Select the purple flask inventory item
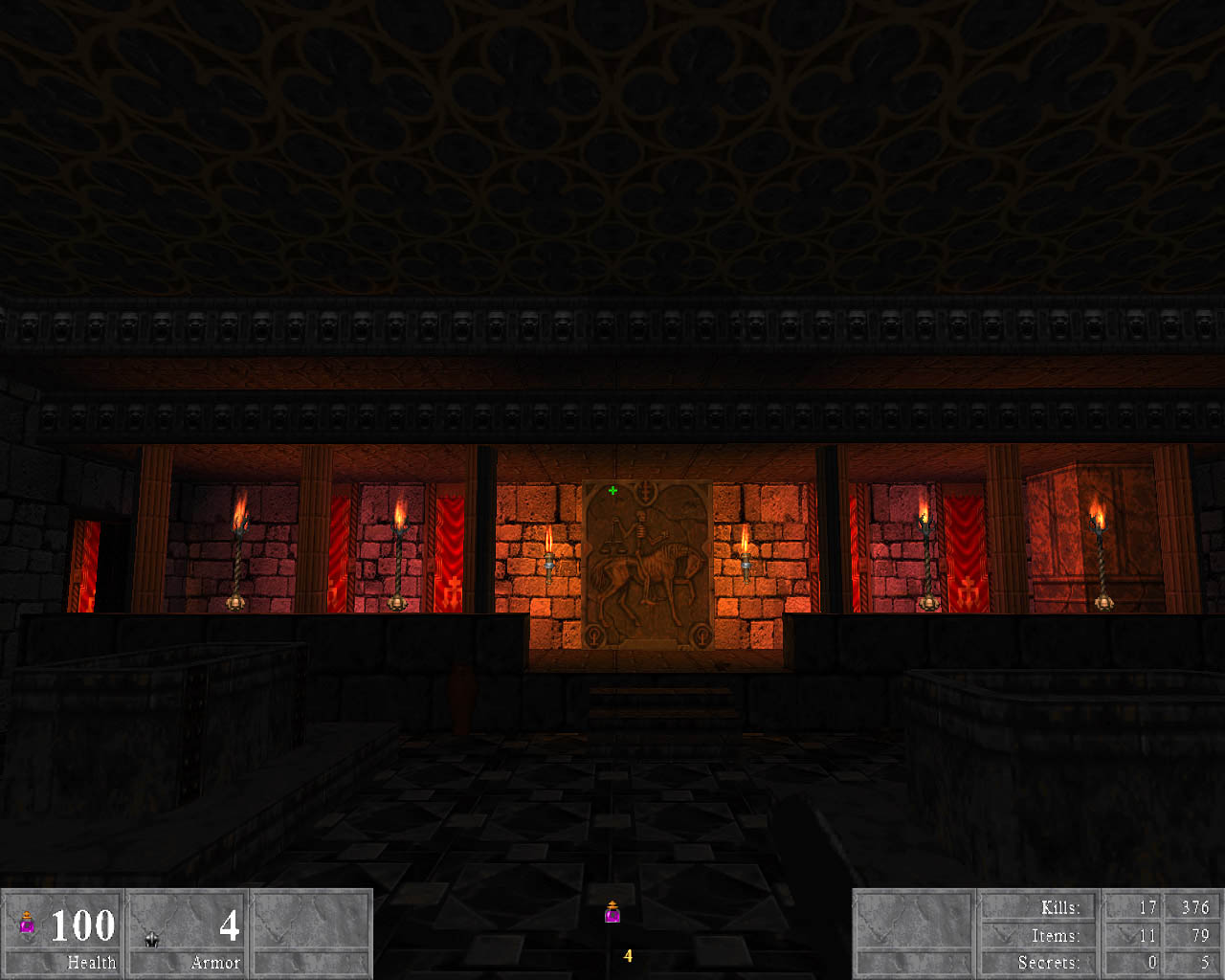 coord(612,913)
